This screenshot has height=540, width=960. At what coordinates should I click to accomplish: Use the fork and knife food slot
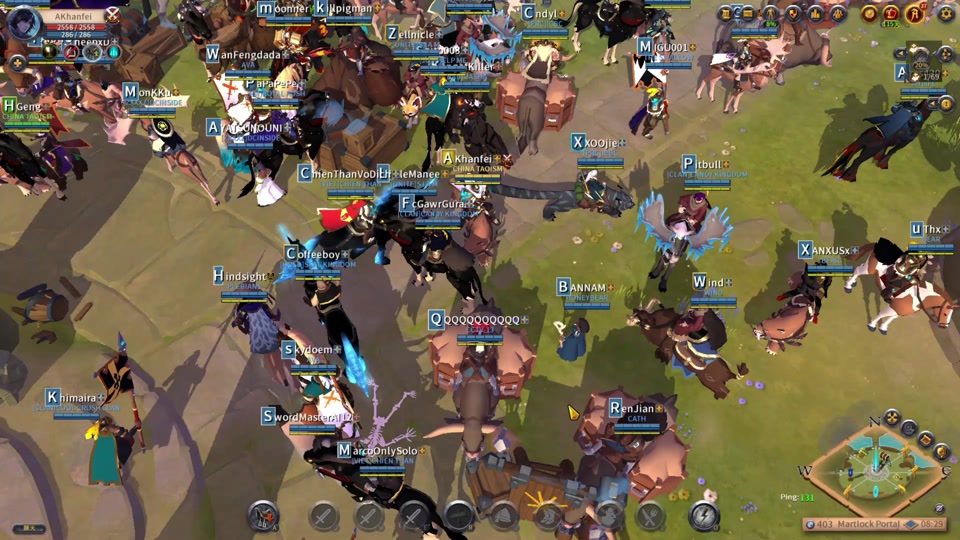click(x=650, y=516)
